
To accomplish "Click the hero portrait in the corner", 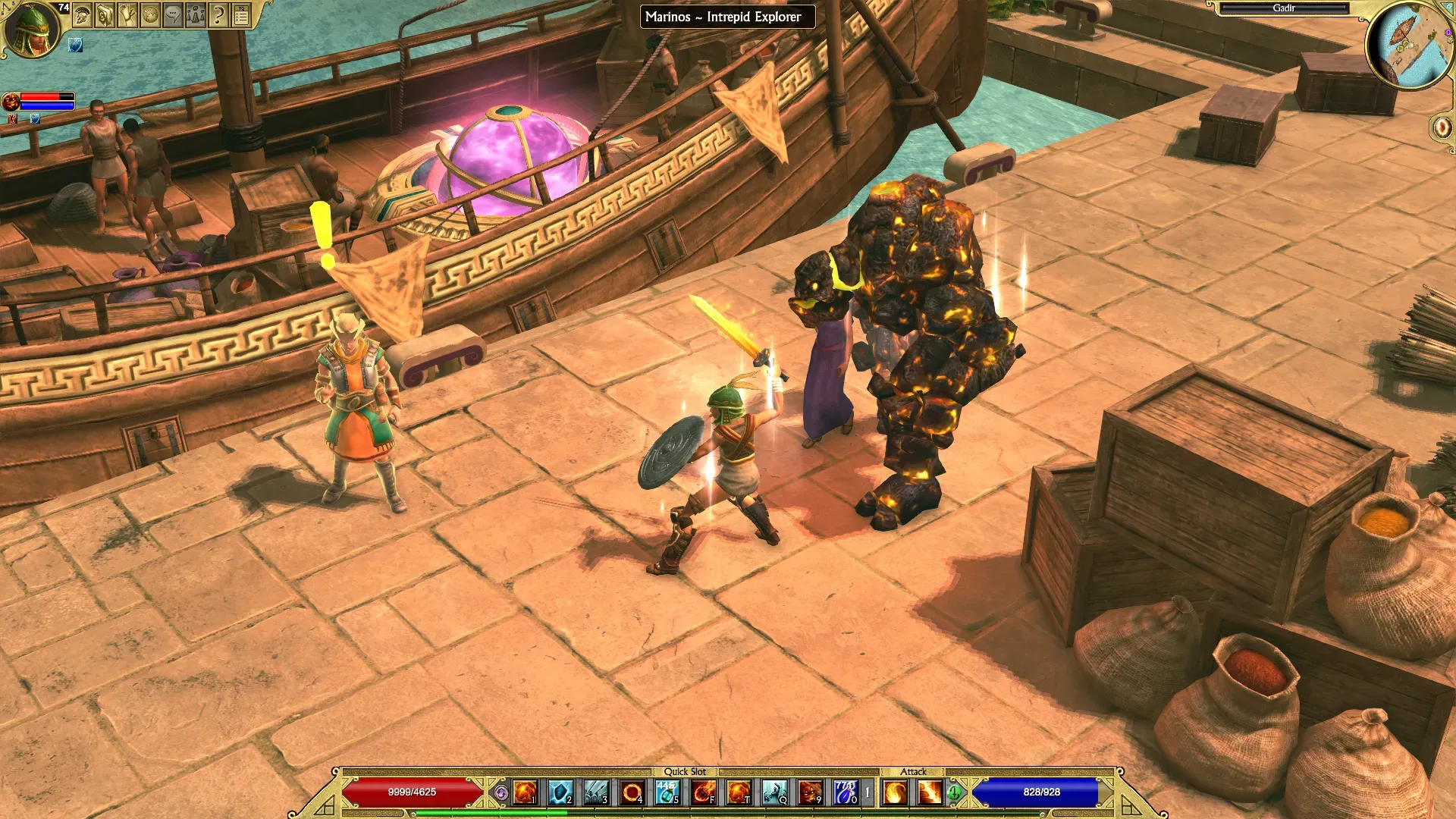I will tap(32, 29).
